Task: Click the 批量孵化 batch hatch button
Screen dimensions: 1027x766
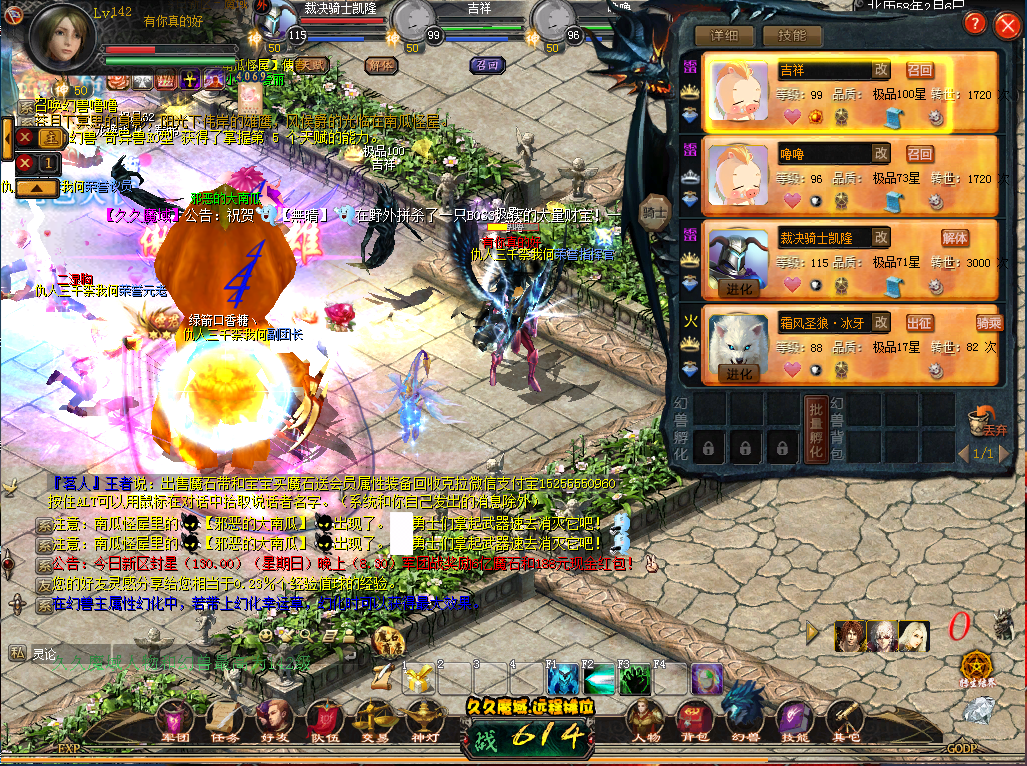Action: tap(814, 427)
